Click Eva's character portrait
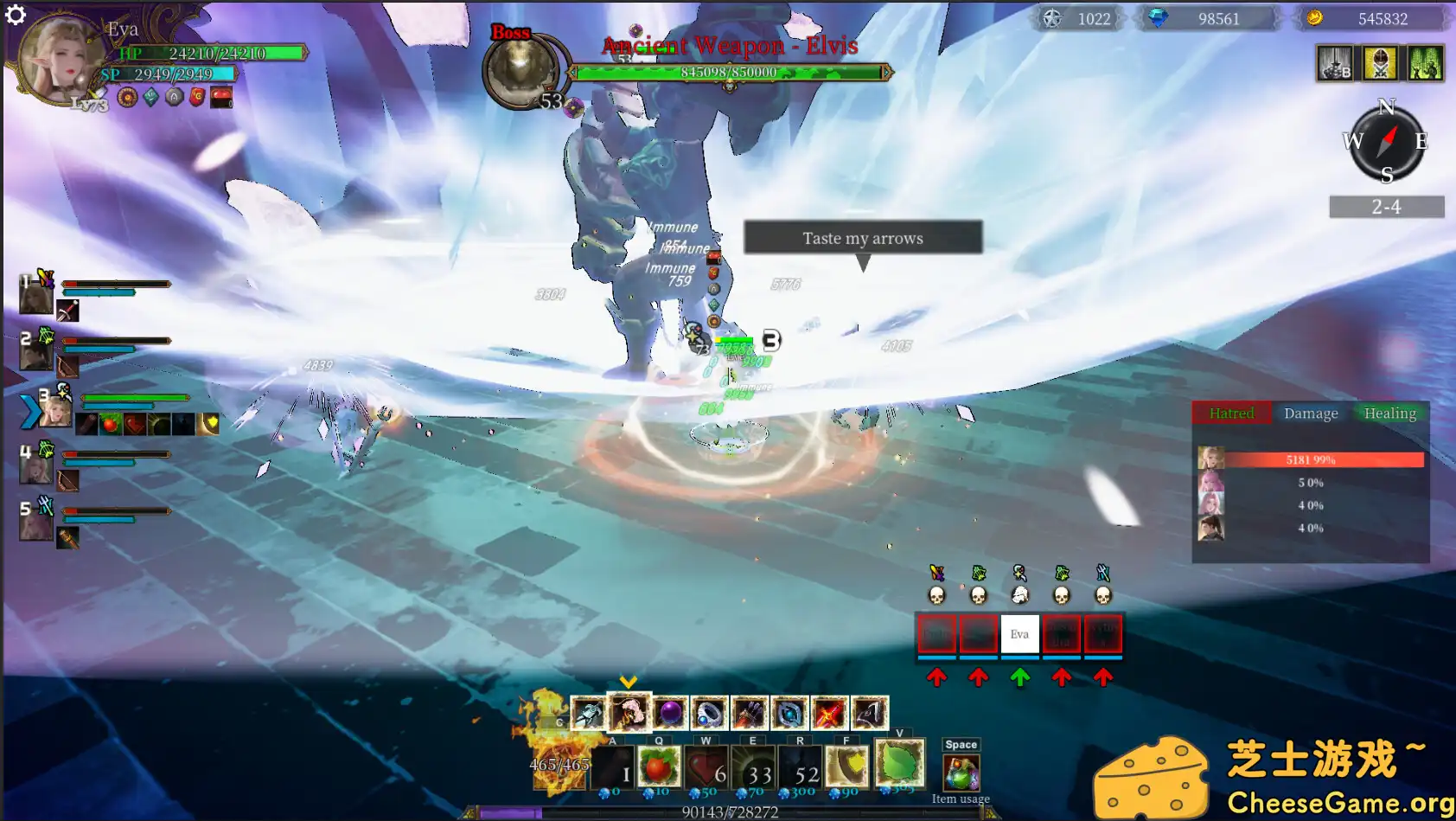Image resolution: width=1456 pixels, height=821 pixels. (x=59, y=58)
